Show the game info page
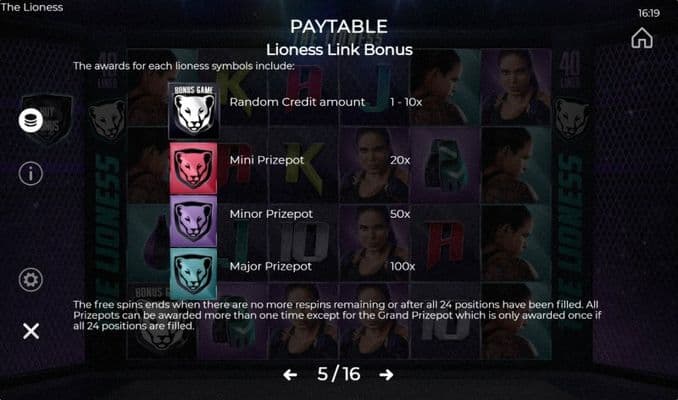The height and width of the screenshot is (400, 678). click(x=31, y=173)
